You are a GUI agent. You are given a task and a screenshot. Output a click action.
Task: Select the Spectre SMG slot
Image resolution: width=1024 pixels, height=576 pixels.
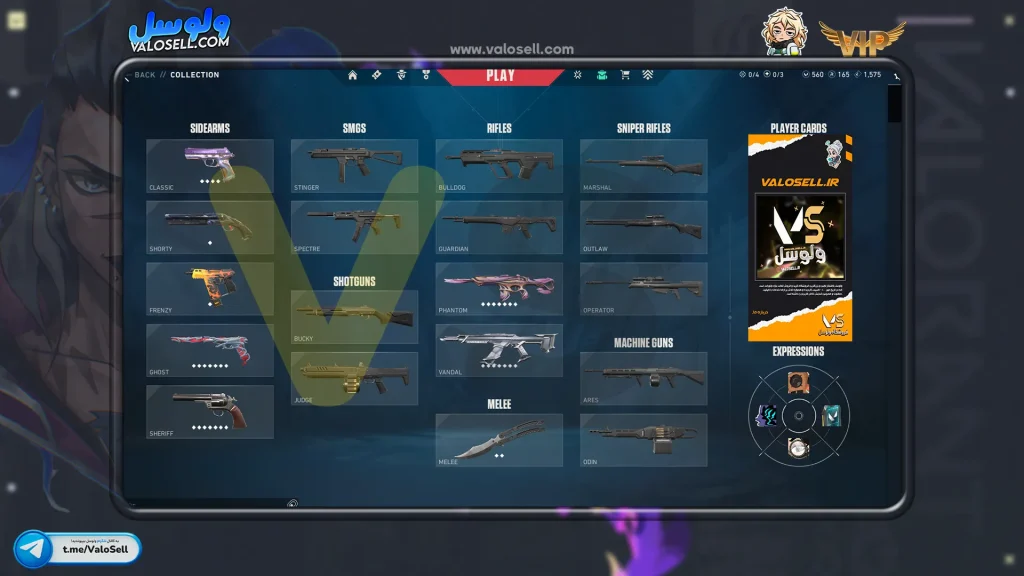[x=354, y=227]
